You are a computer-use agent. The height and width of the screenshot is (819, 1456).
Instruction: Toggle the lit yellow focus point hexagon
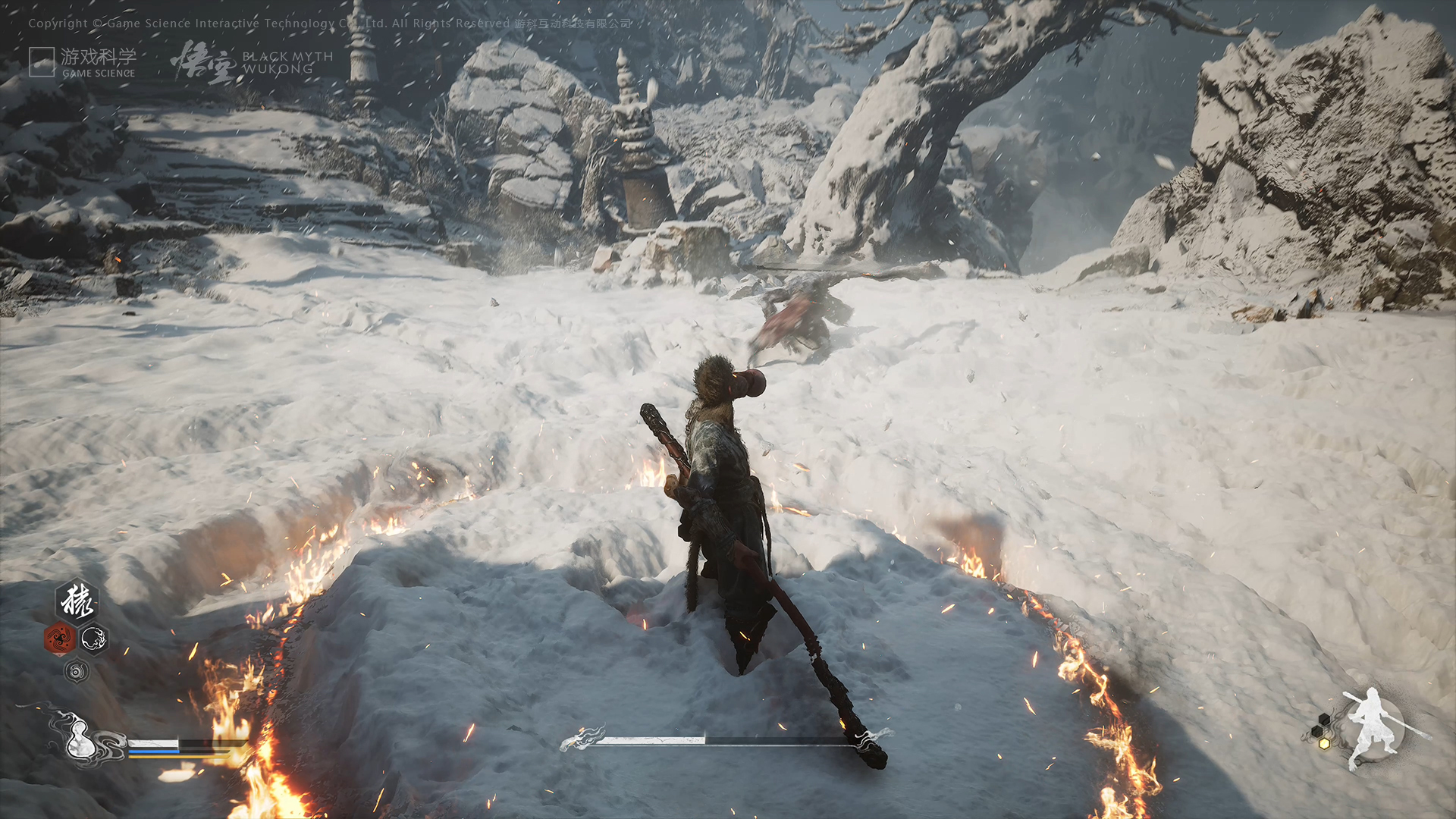click(1324, 743)
